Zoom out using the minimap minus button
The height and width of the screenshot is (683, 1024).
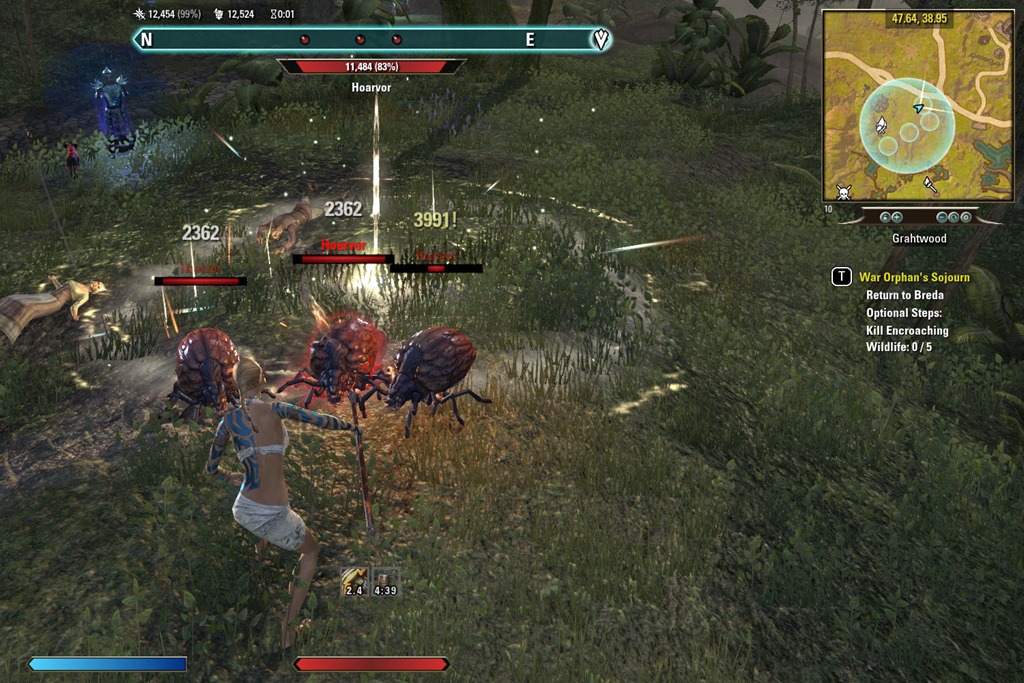(942, 216)
